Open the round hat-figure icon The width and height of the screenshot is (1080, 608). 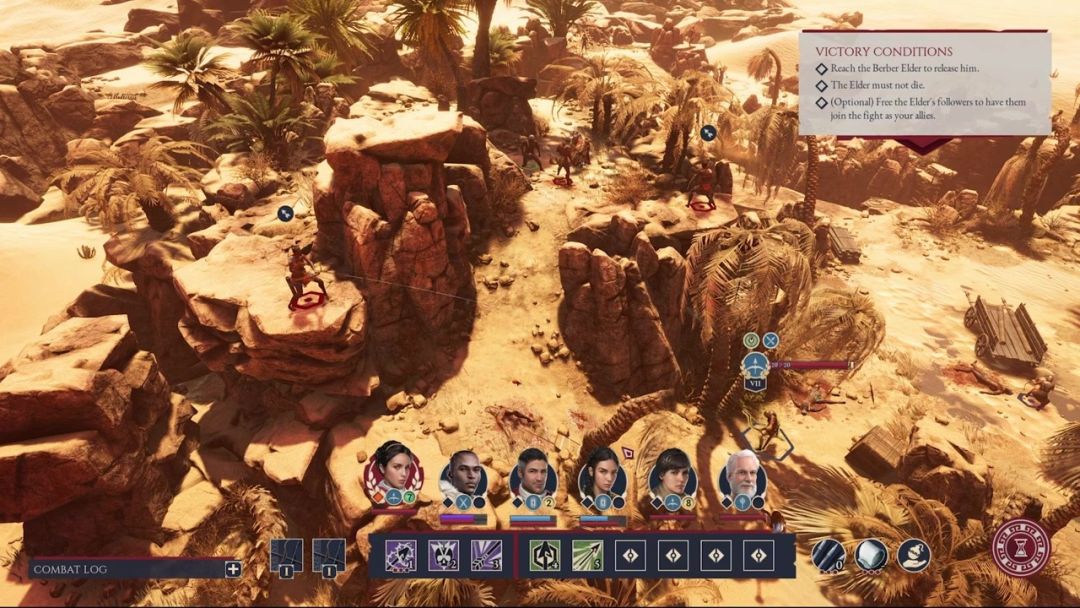913,555
